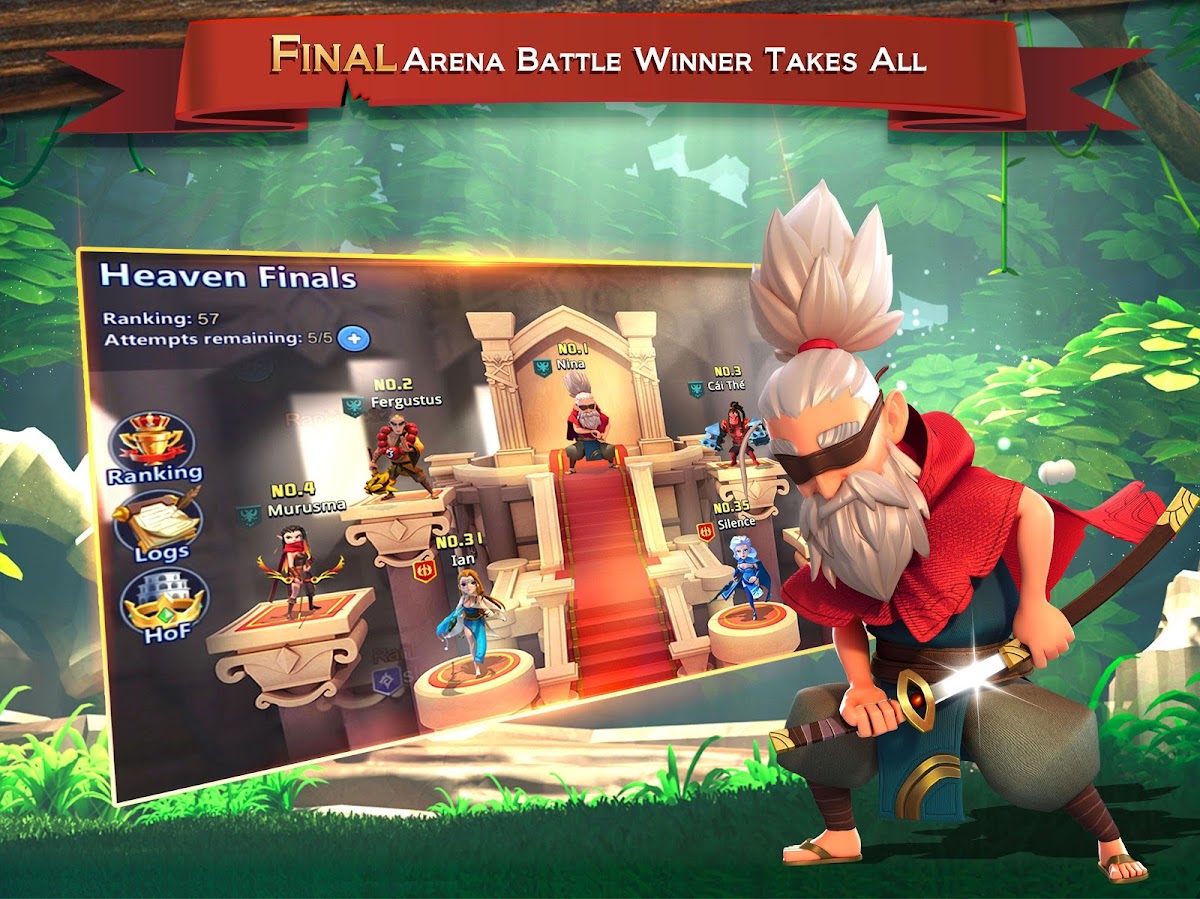This screenshot has width=1200, height=899.
Task: Challenge NO.3 player Cái Thế
Action: click(x=740, y=434)
